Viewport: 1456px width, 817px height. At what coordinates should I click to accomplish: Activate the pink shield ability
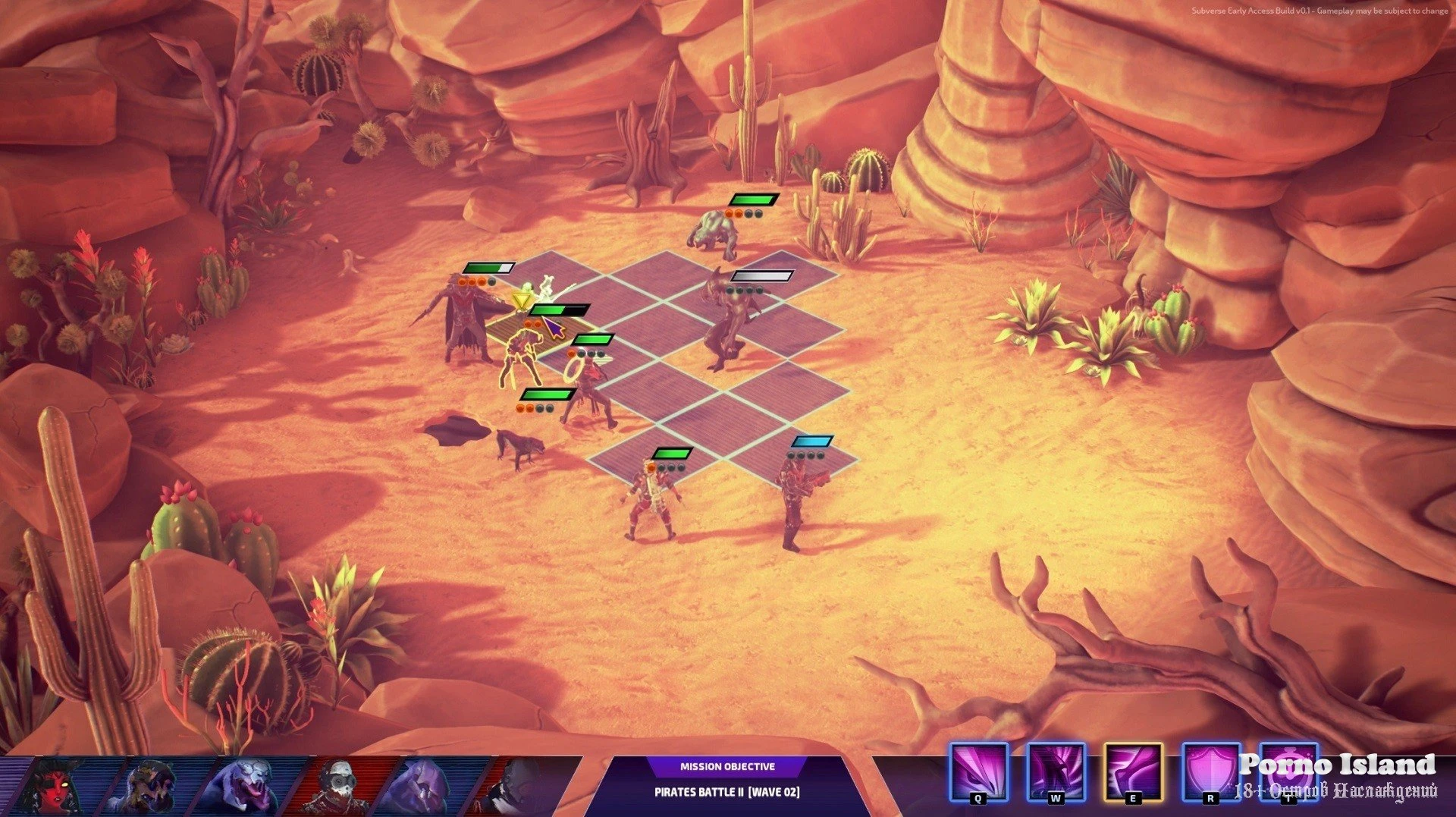(1210, 771)
